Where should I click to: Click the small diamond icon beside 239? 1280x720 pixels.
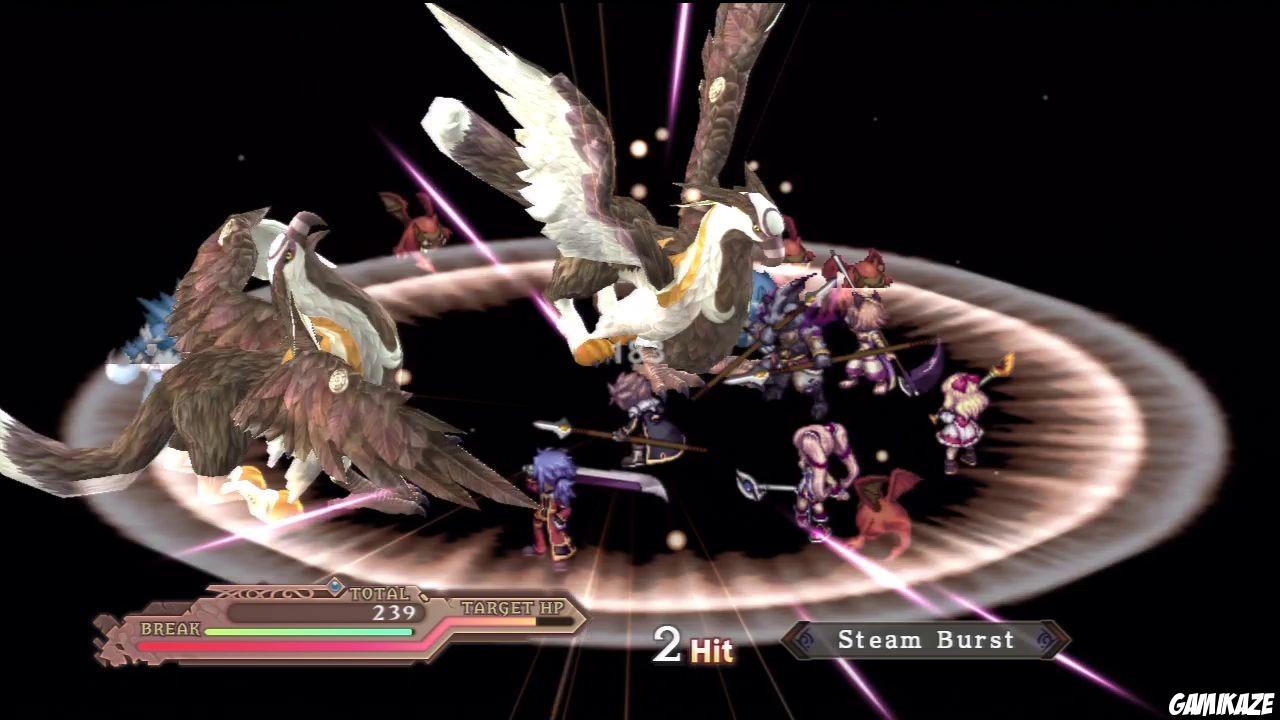click(x=423, y=598)
